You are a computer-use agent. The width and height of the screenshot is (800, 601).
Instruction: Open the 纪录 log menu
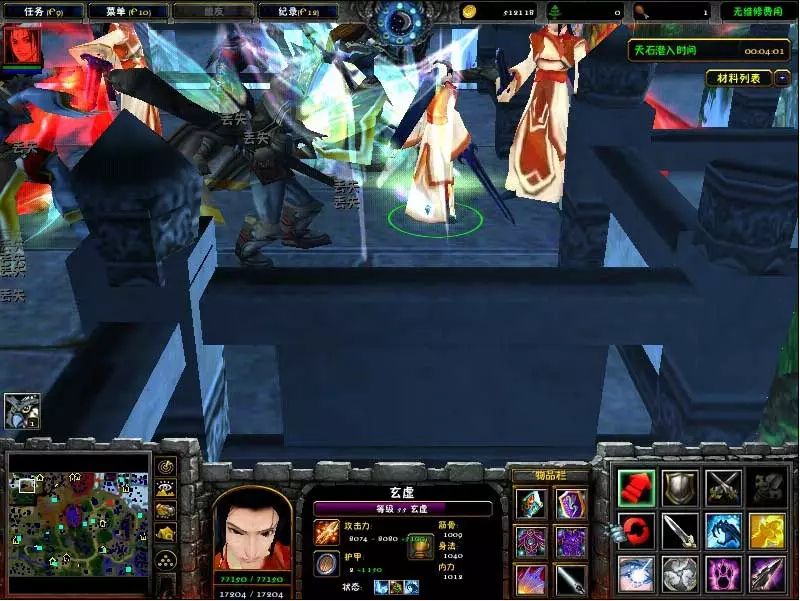coord(297,11)
